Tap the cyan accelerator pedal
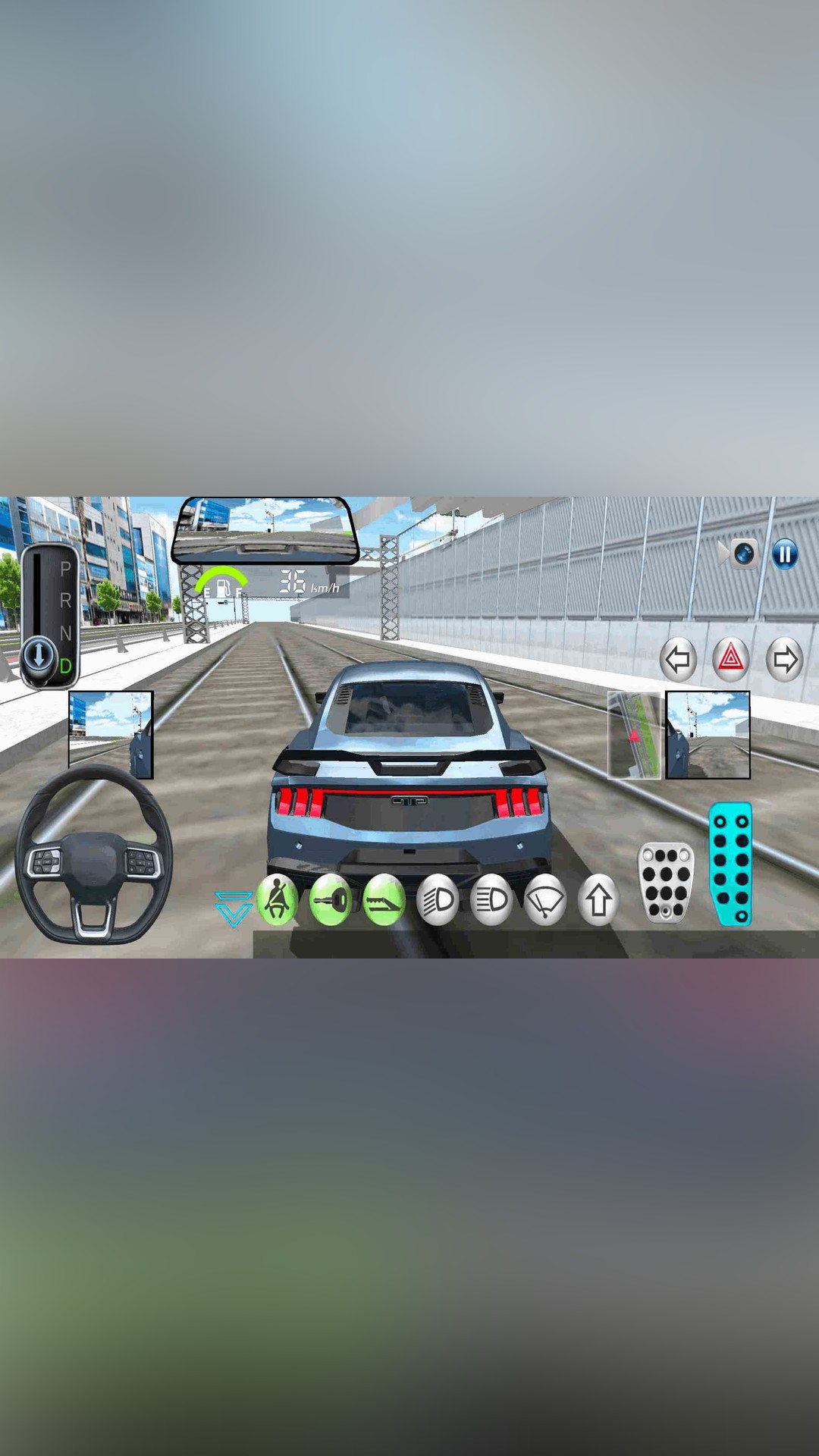This screenshot has height=1456, width=819. 731,864
